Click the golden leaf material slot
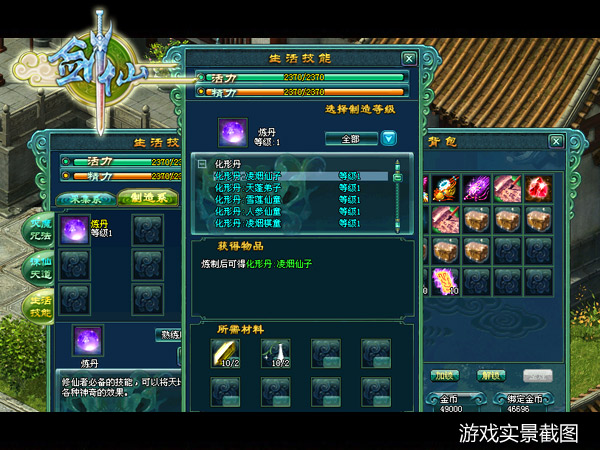Image resolution: width=600 pixels, height=450 pixels. coord(223,353)
